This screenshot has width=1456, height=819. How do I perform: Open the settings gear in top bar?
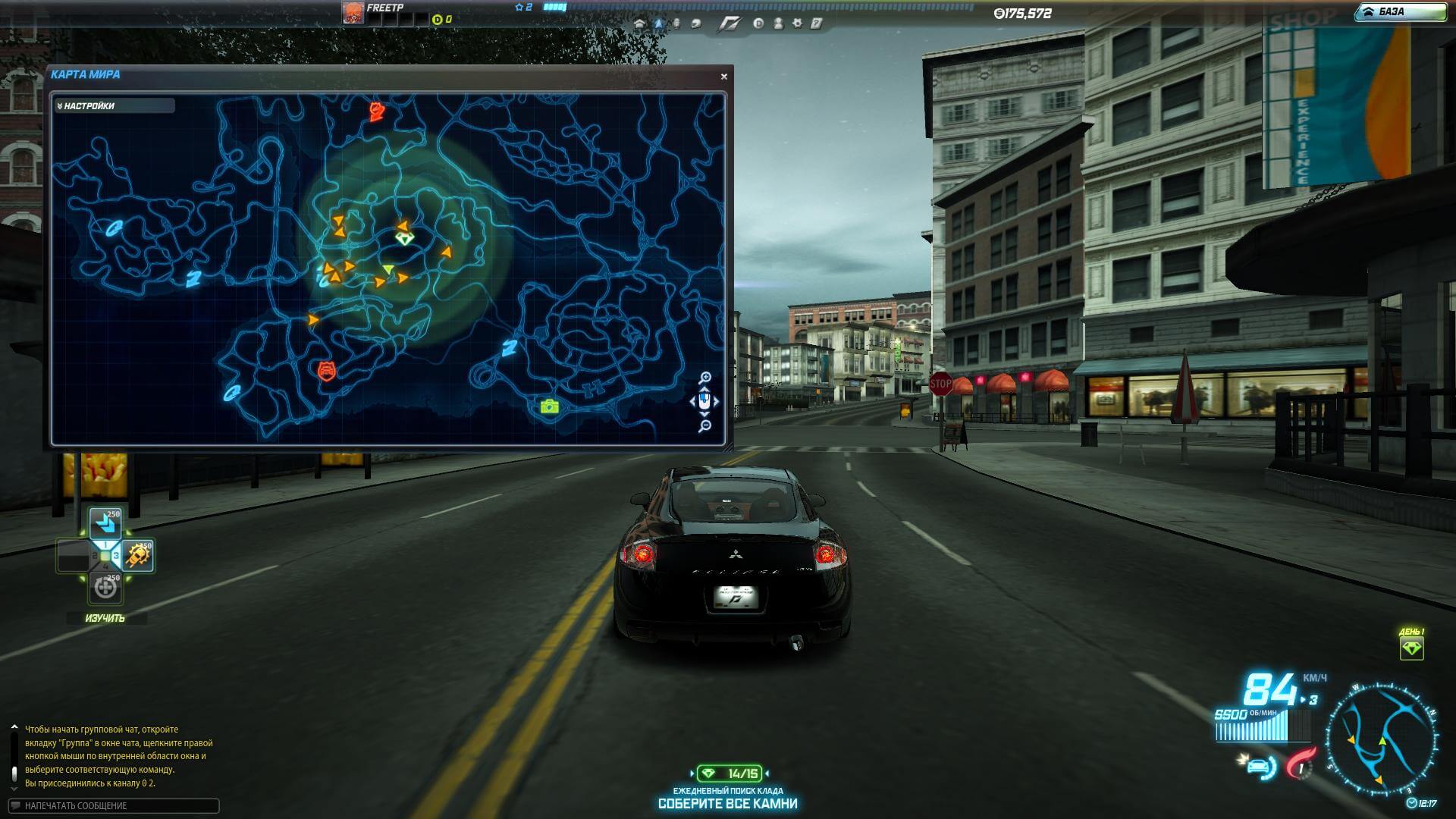click(797, 24)
